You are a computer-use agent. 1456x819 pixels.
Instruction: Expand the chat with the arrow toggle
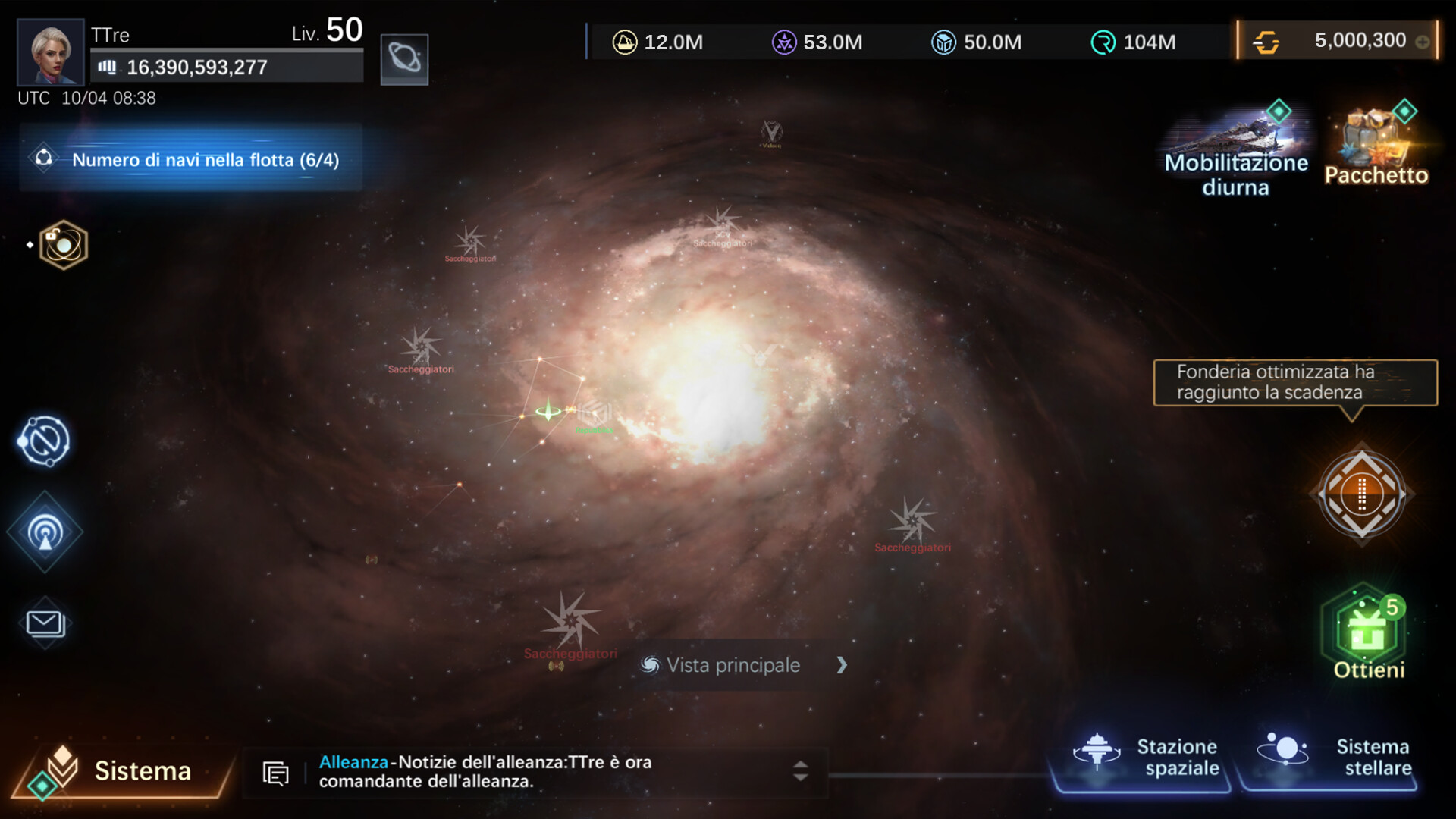tap(800, 771)
